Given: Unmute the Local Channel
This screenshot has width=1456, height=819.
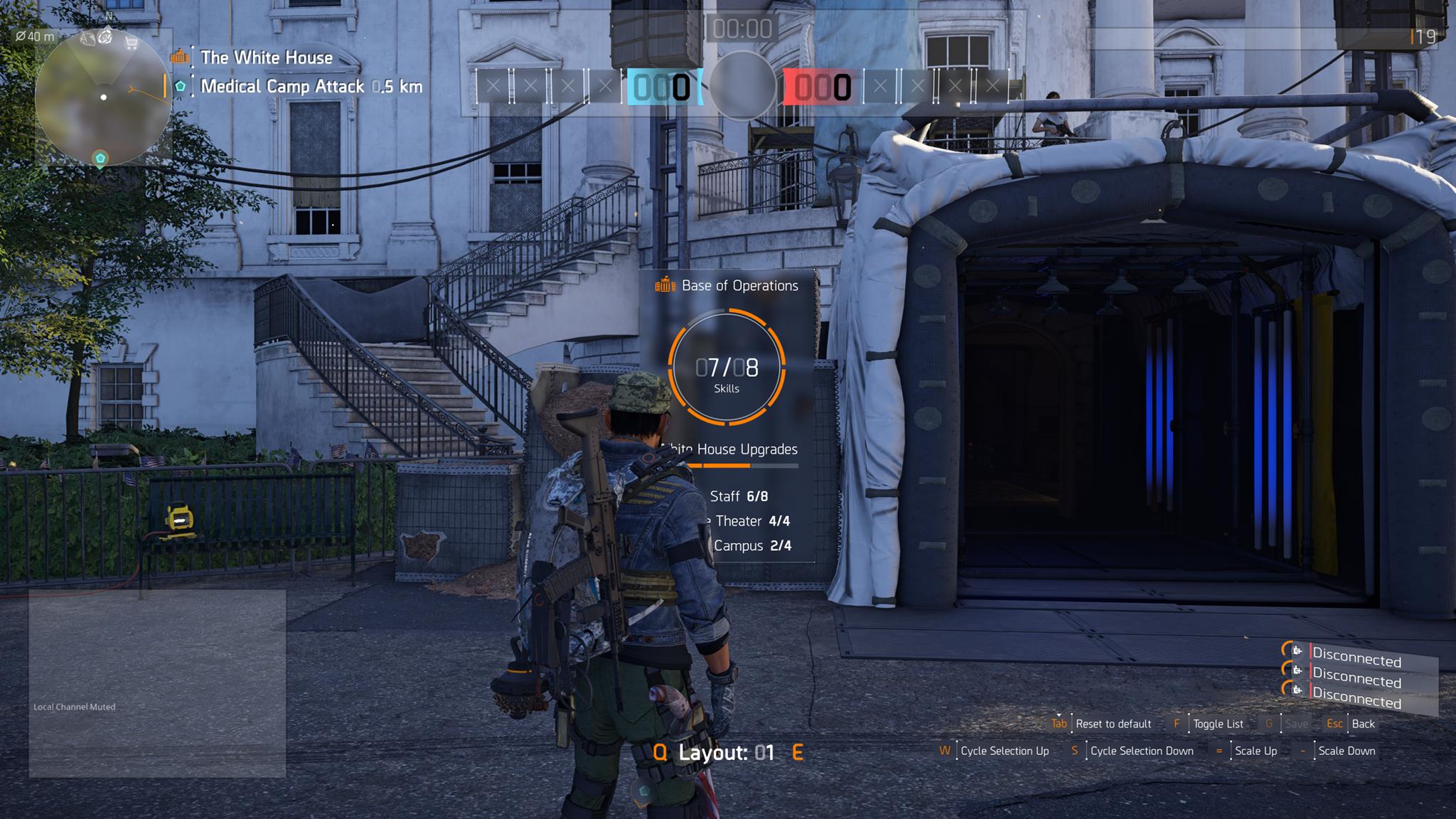Looking at the screenshot, I should 74,707.
